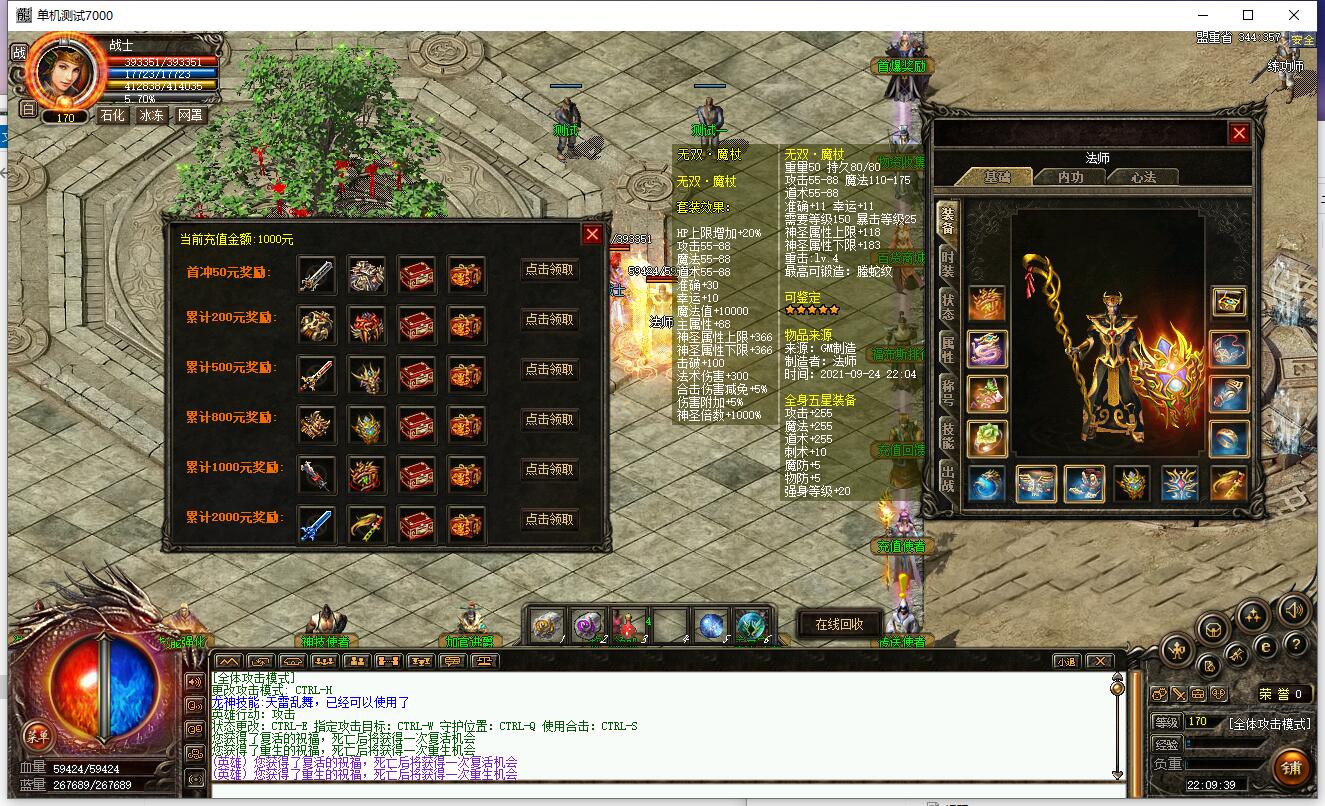Select the 时装 side tab
1325x806 pixels.
(x=946, y=263)
